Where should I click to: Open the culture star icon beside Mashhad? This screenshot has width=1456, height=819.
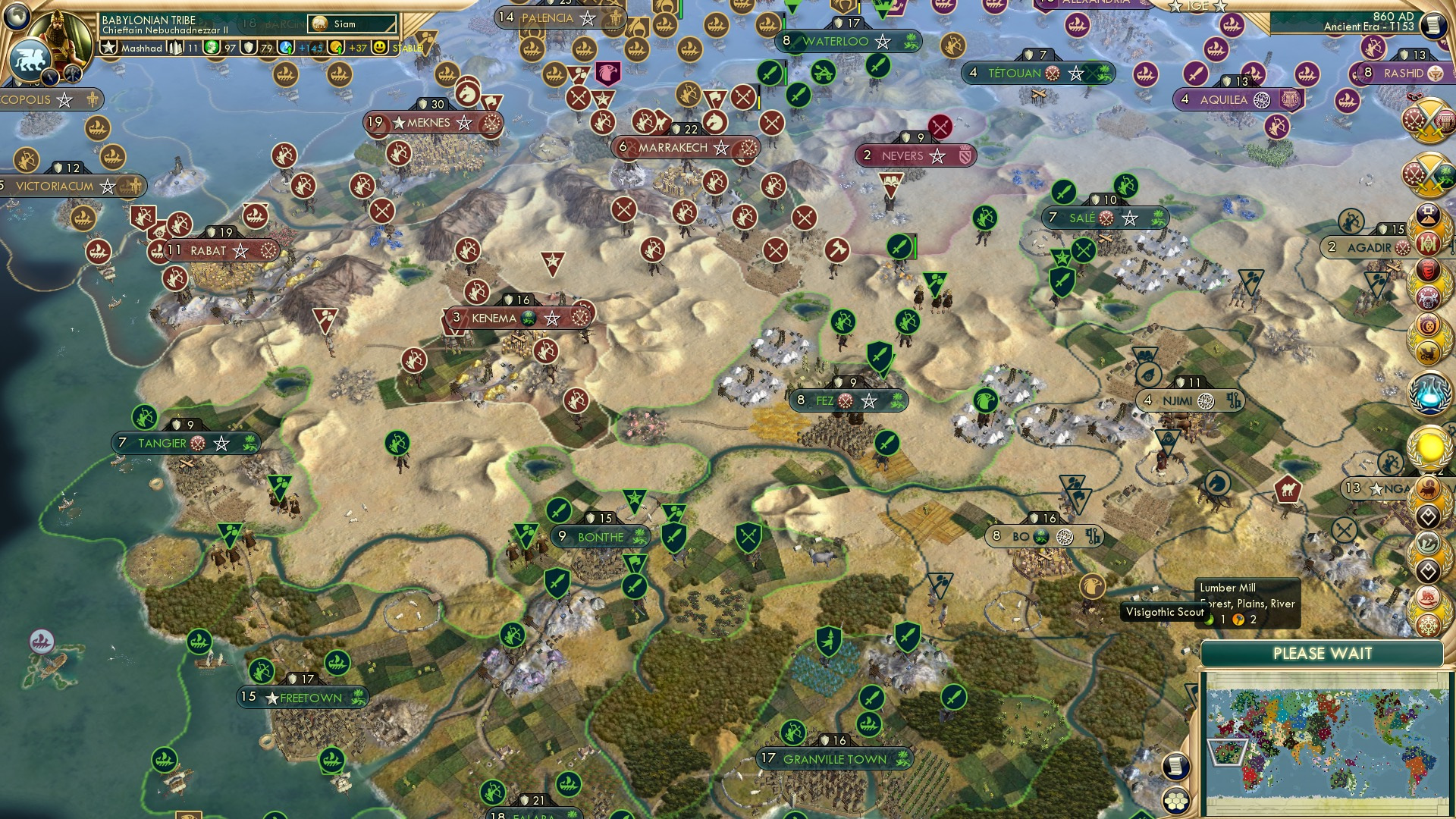coord(108,47)
